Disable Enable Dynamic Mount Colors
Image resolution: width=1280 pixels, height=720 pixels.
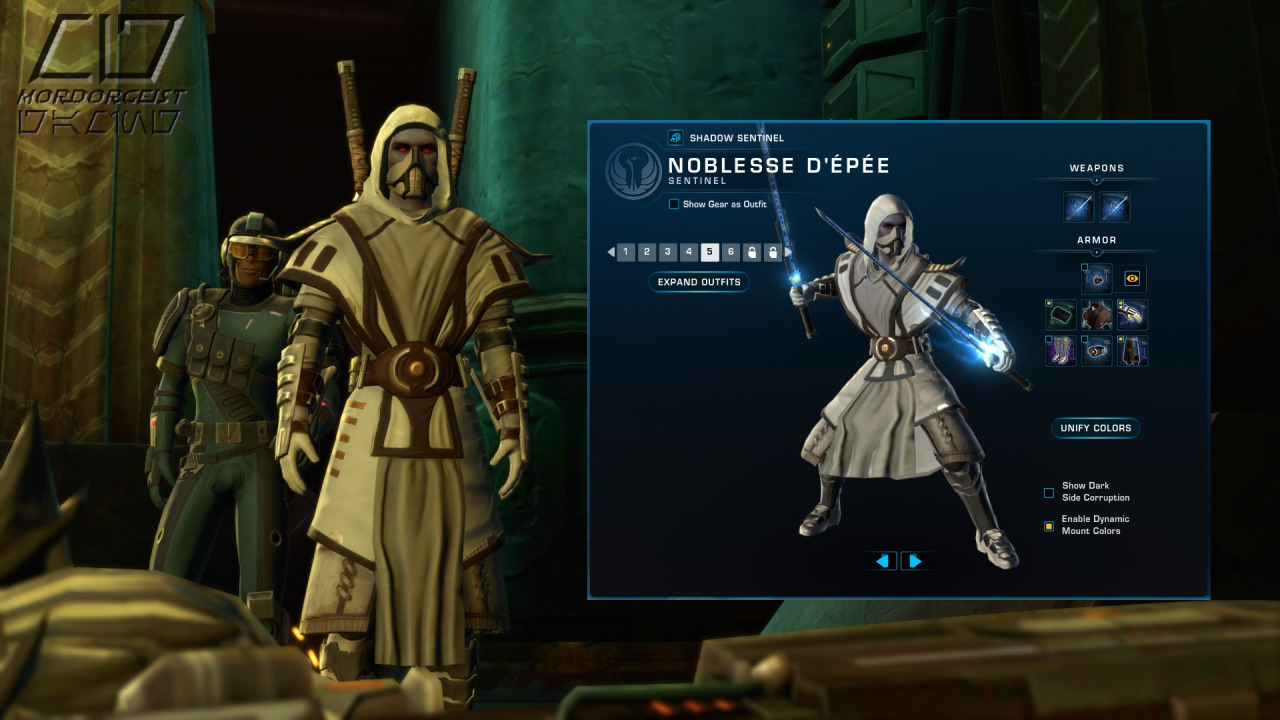point(1049,525)
